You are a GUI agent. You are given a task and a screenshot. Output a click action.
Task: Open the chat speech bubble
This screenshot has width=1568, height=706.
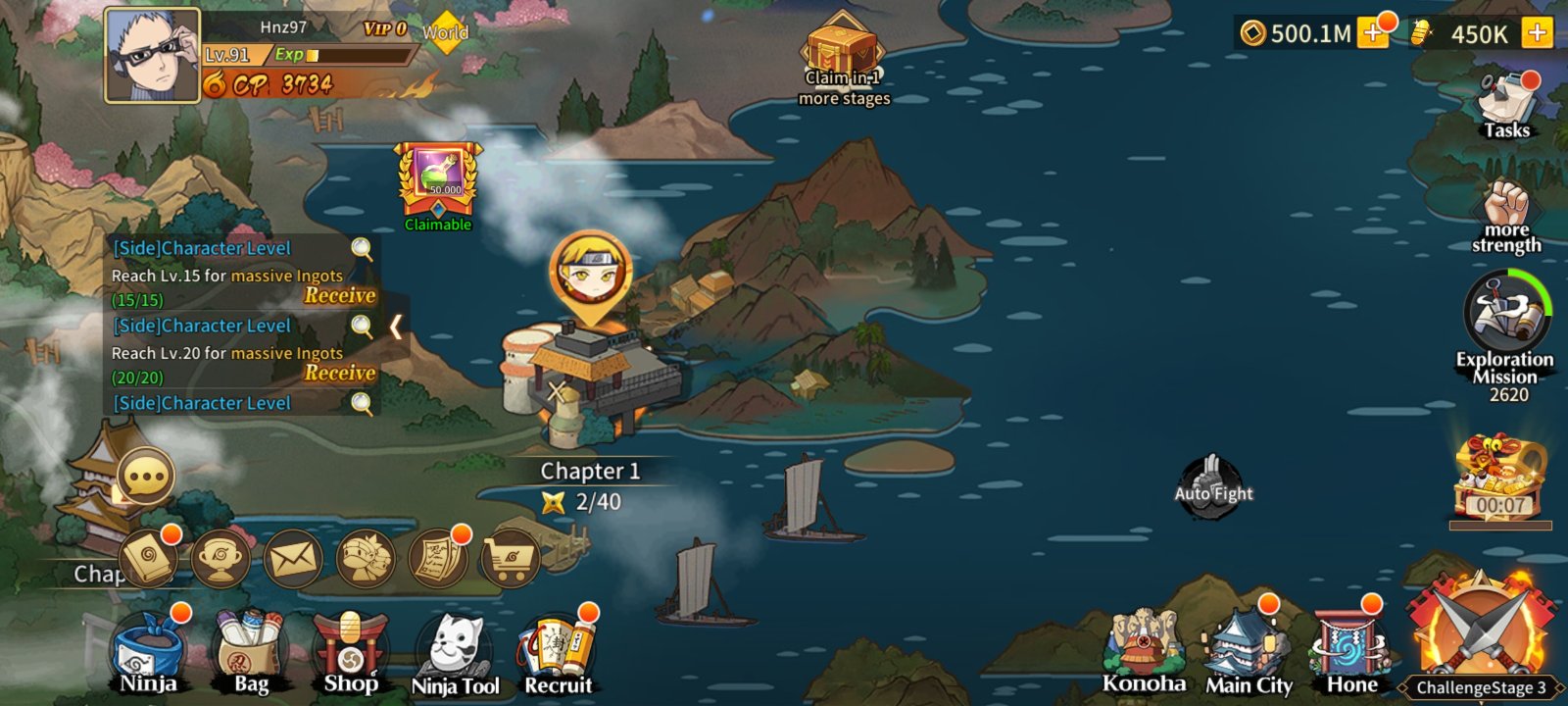point(146,478)
